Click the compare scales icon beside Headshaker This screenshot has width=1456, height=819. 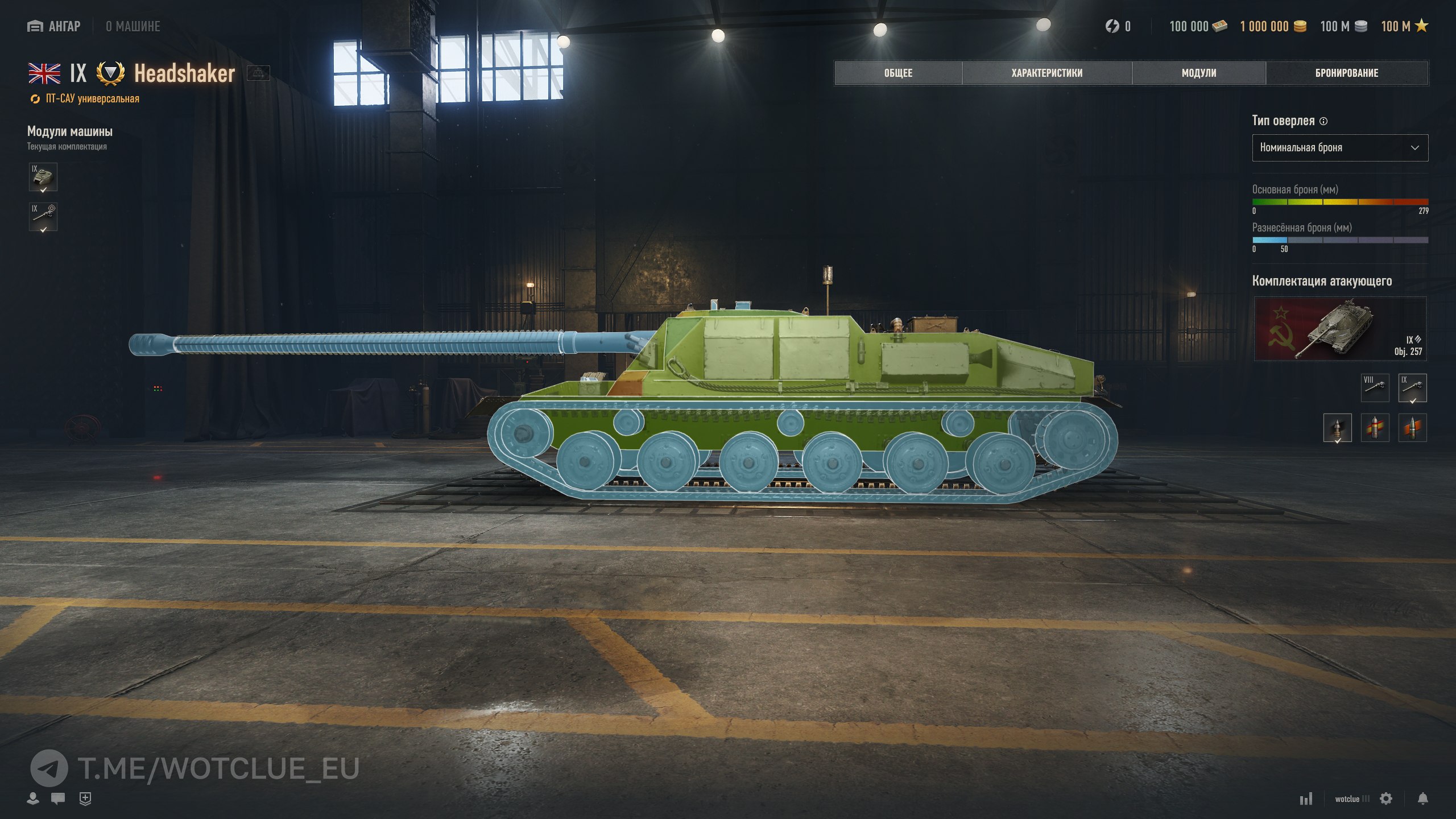(x=258, y=73)
